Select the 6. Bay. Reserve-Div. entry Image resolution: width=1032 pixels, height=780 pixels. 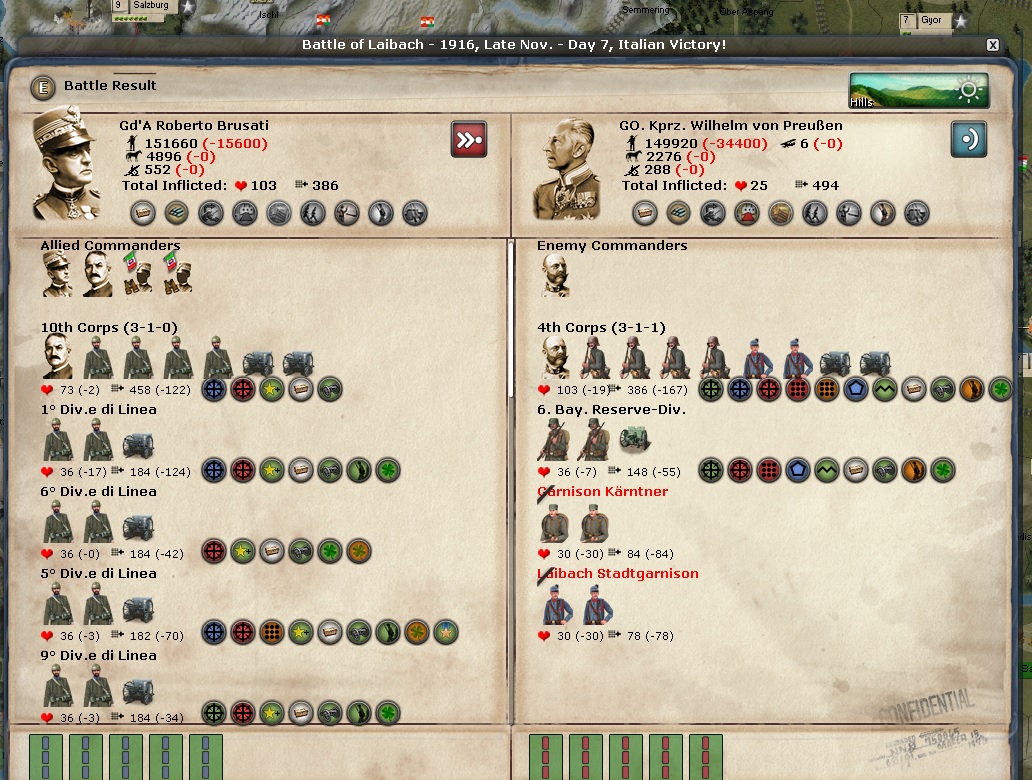[611, 410]
